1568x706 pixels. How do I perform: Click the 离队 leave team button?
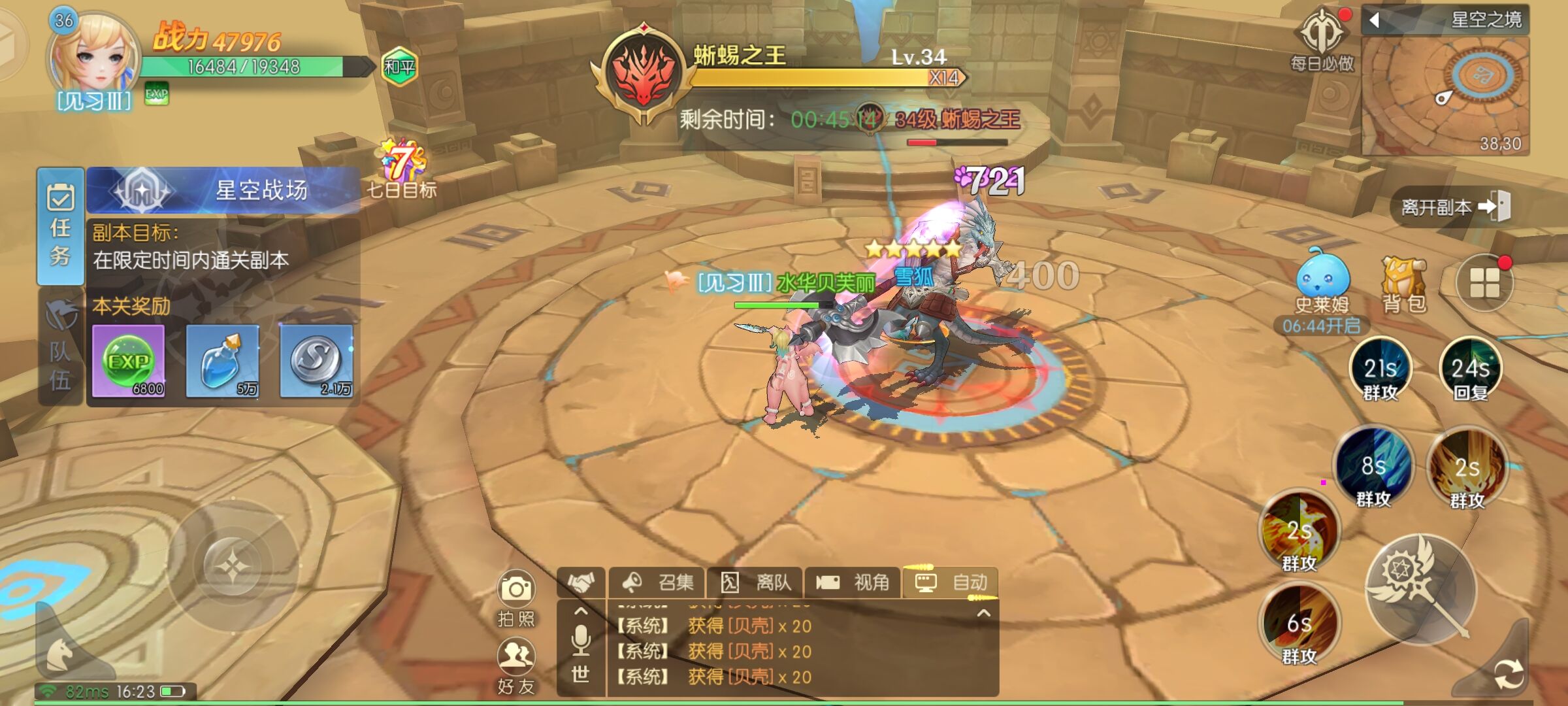pyautogui.click(x=755, y=582)
